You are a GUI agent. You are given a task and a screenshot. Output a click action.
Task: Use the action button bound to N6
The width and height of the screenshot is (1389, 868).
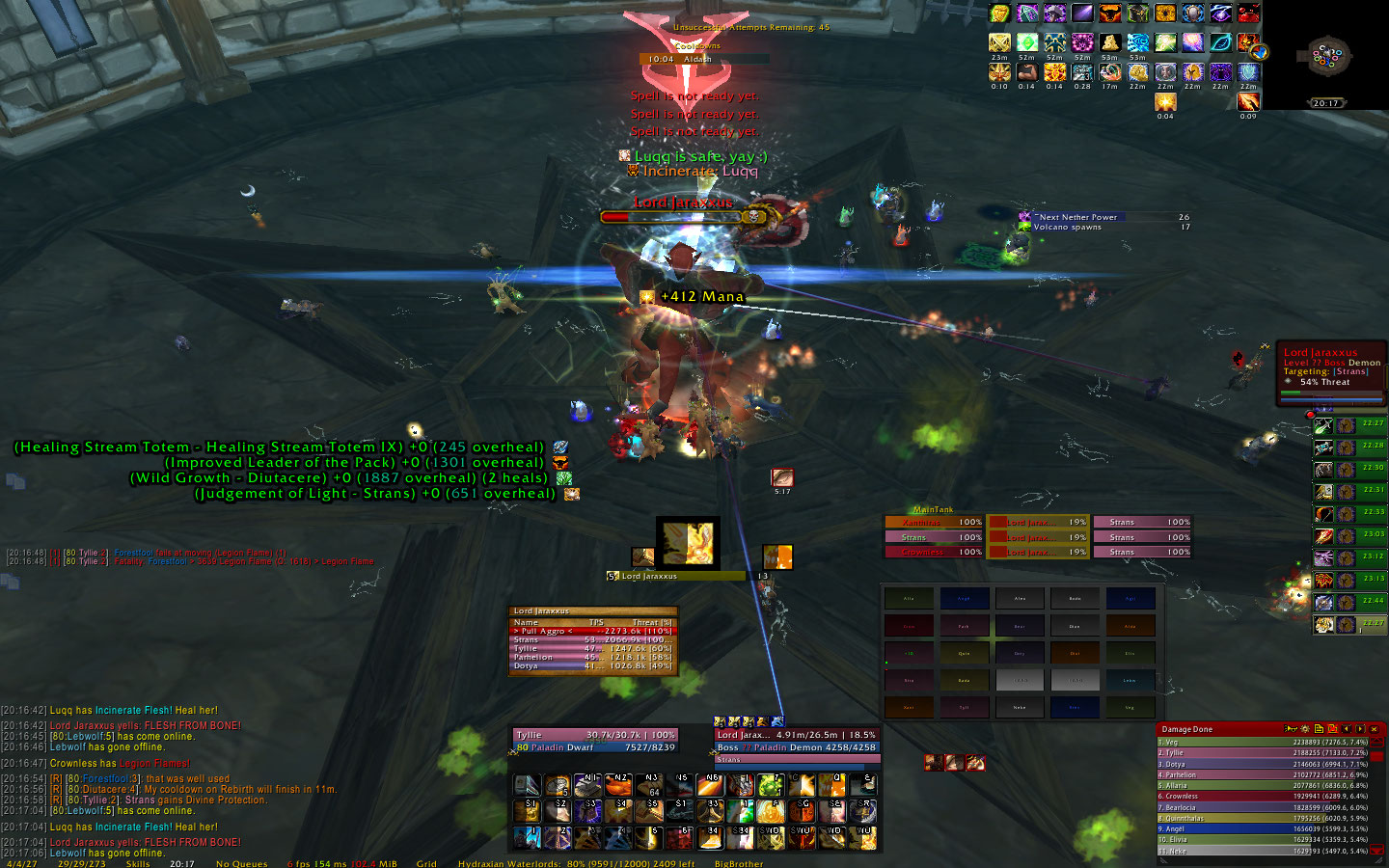pos(711,785)
